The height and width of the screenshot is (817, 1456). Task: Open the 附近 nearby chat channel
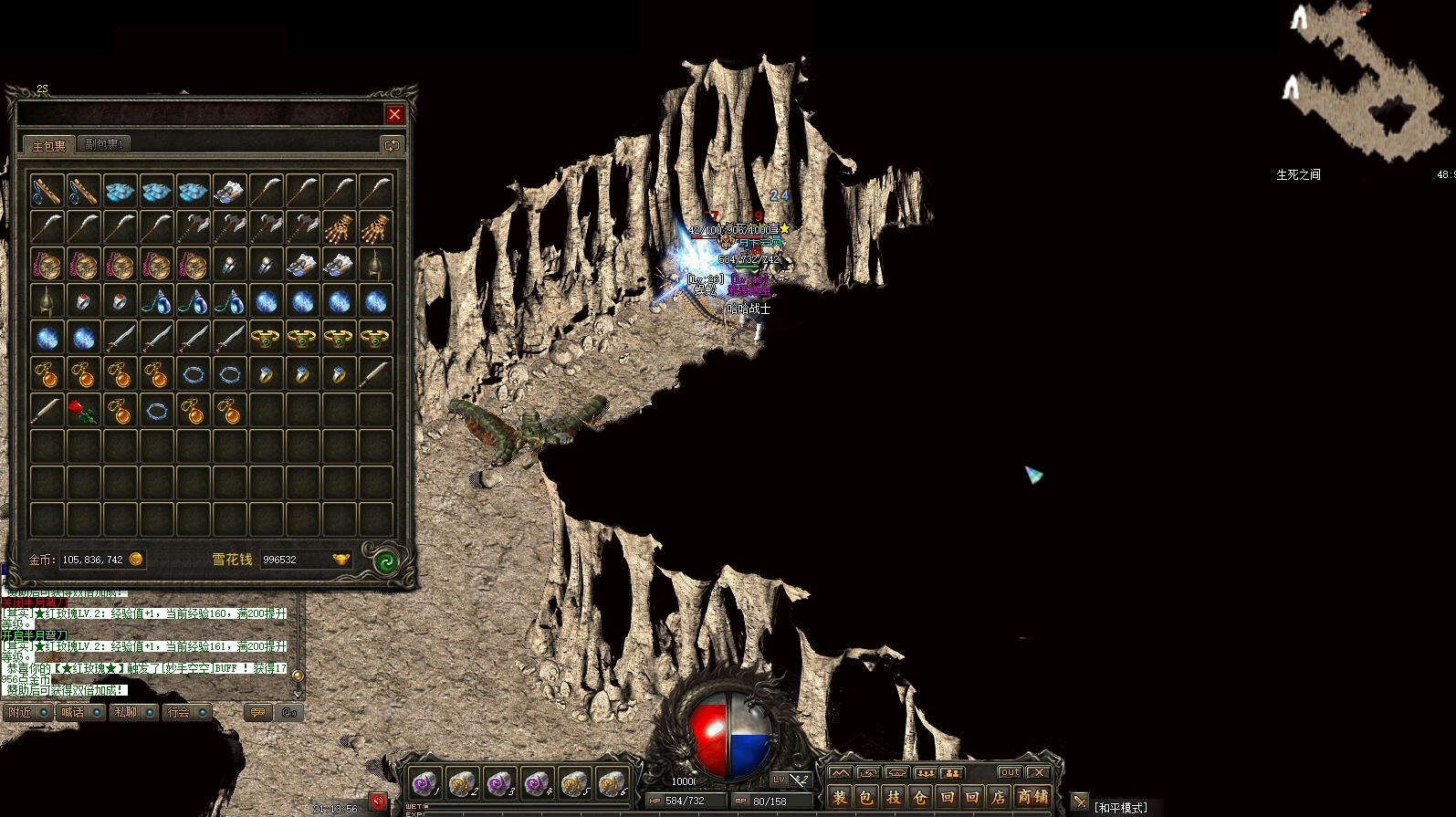point(26,712)
